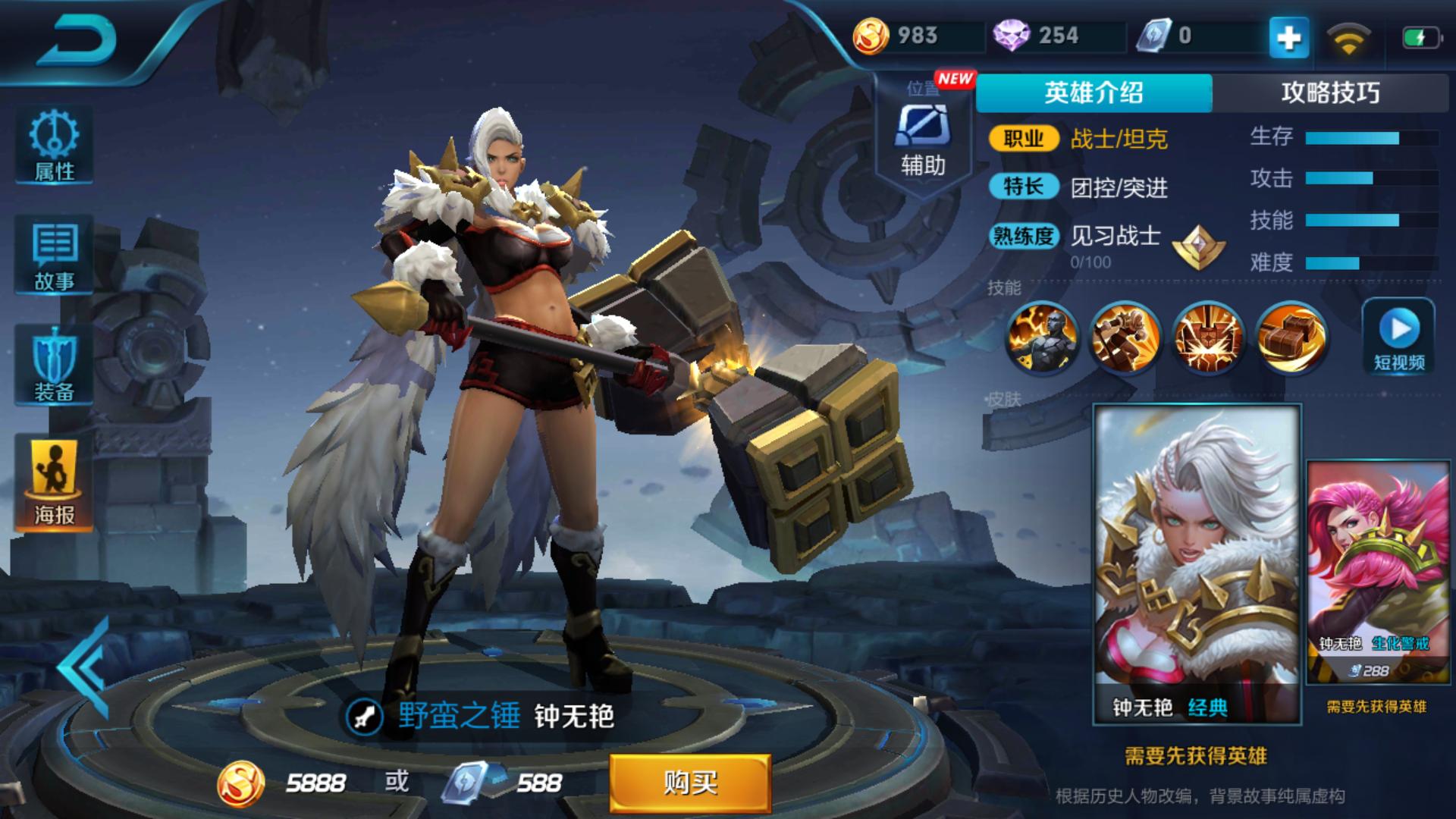Open the 属性 attributes panel

click(52, 144)
